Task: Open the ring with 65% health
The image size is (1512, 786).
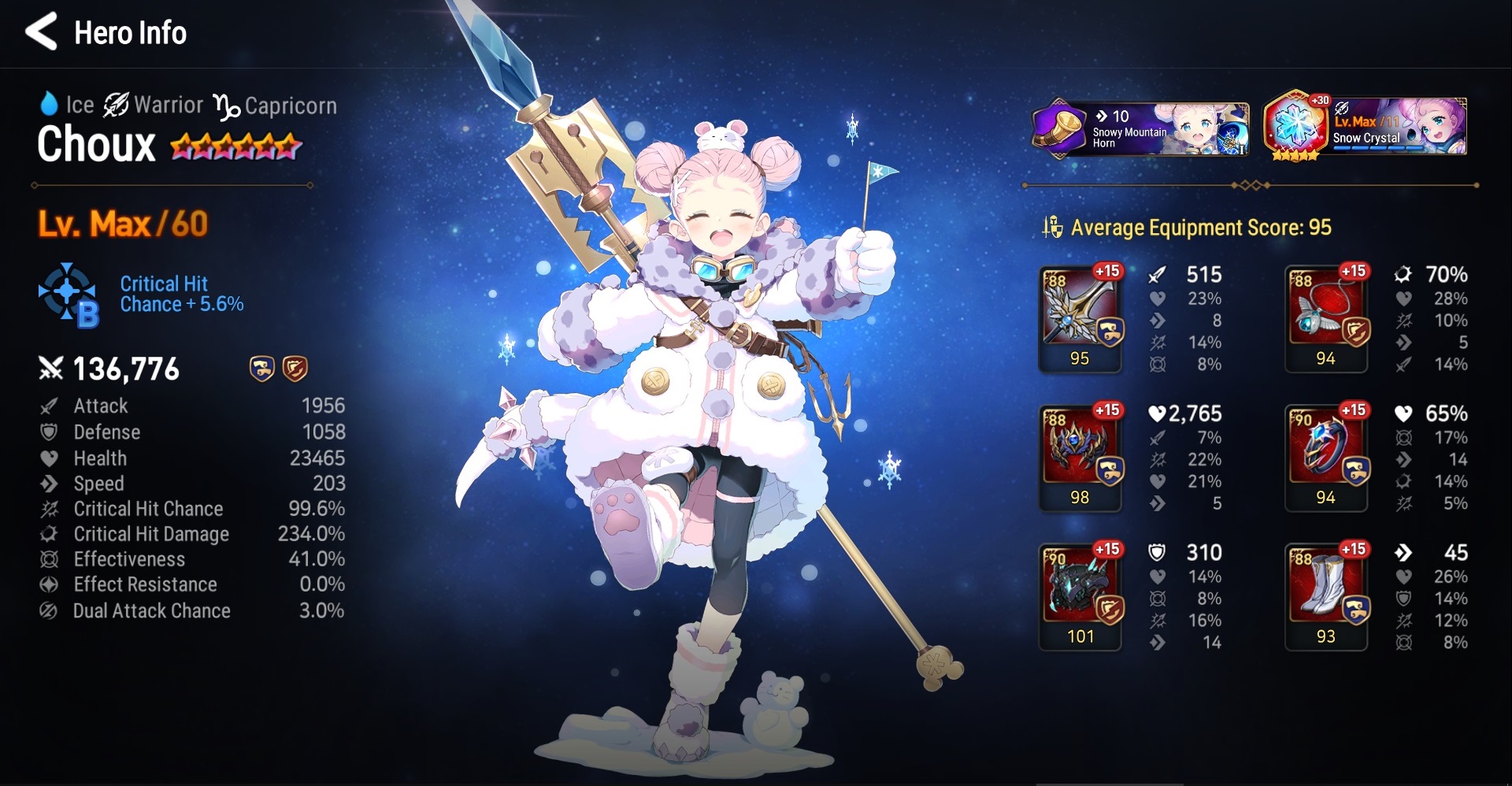Action: (x=1327, y=457)
